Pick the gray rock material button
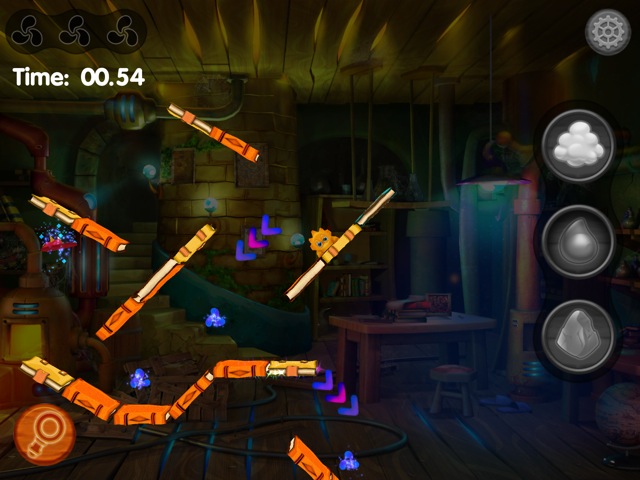The image size is (640, 480). coord(578,335)
